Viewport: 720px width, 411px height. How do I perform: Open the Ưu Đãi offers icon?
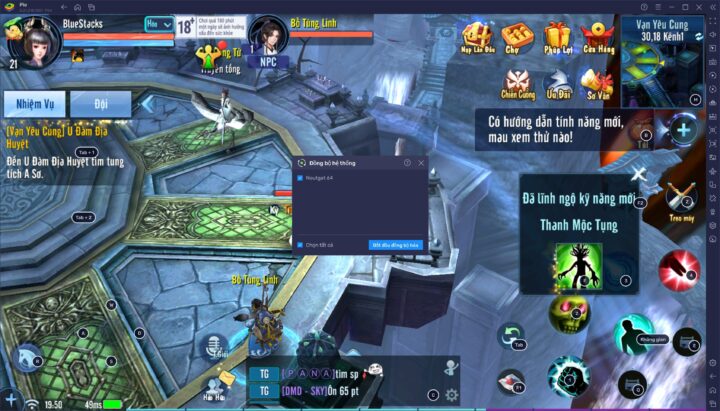point(557,84)
